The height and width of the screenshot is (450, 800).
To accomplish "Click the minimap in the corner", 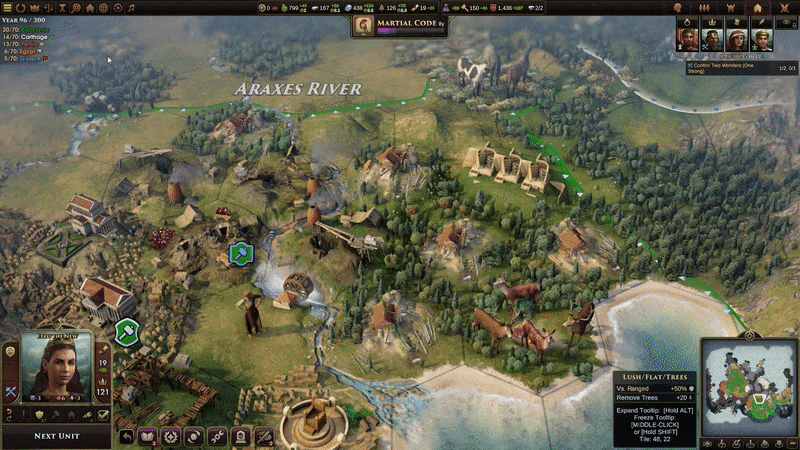I will pyautogui.click(x=748, y=391).
